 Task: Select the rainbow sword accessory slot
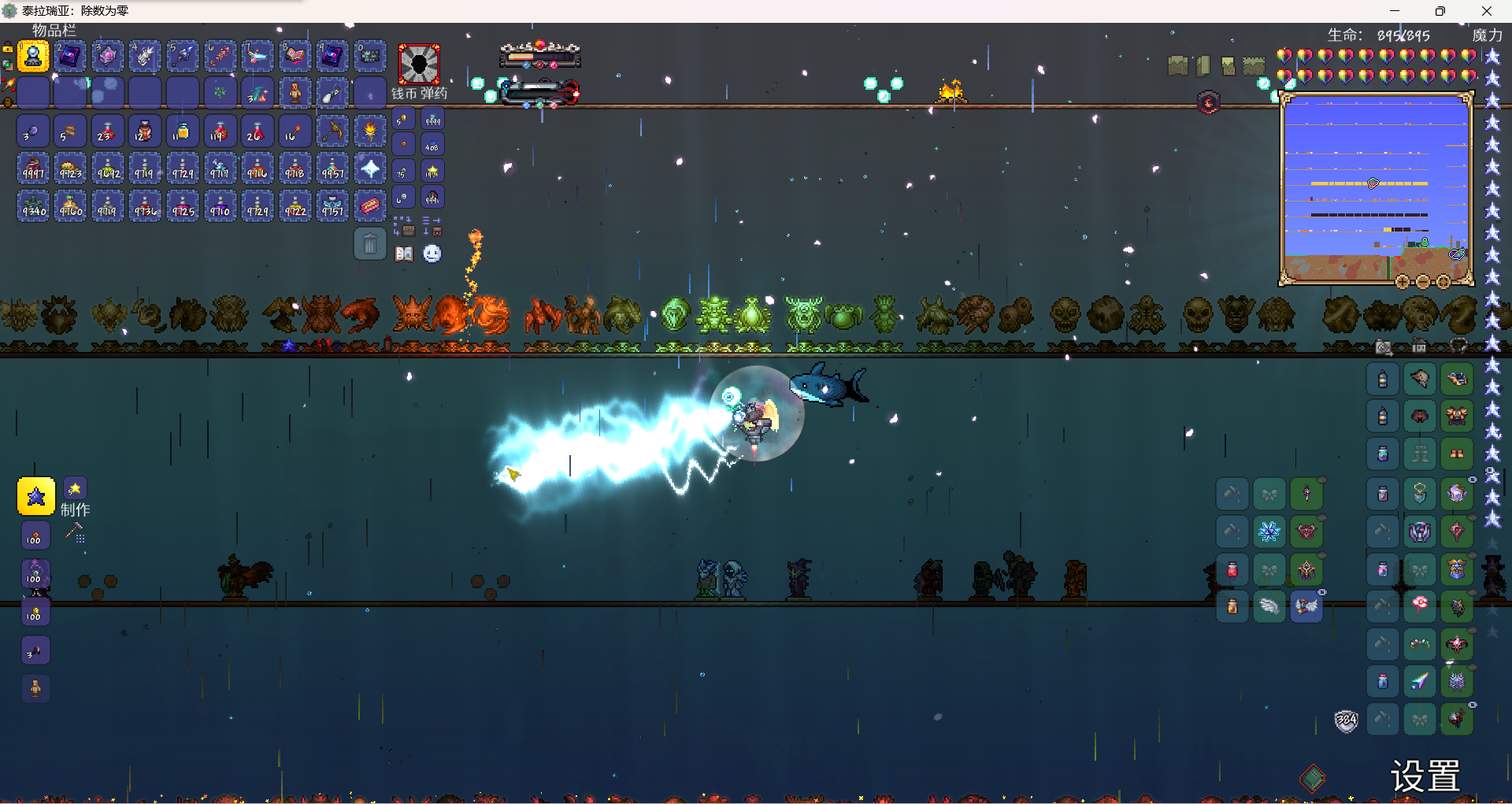point(1420,681)
